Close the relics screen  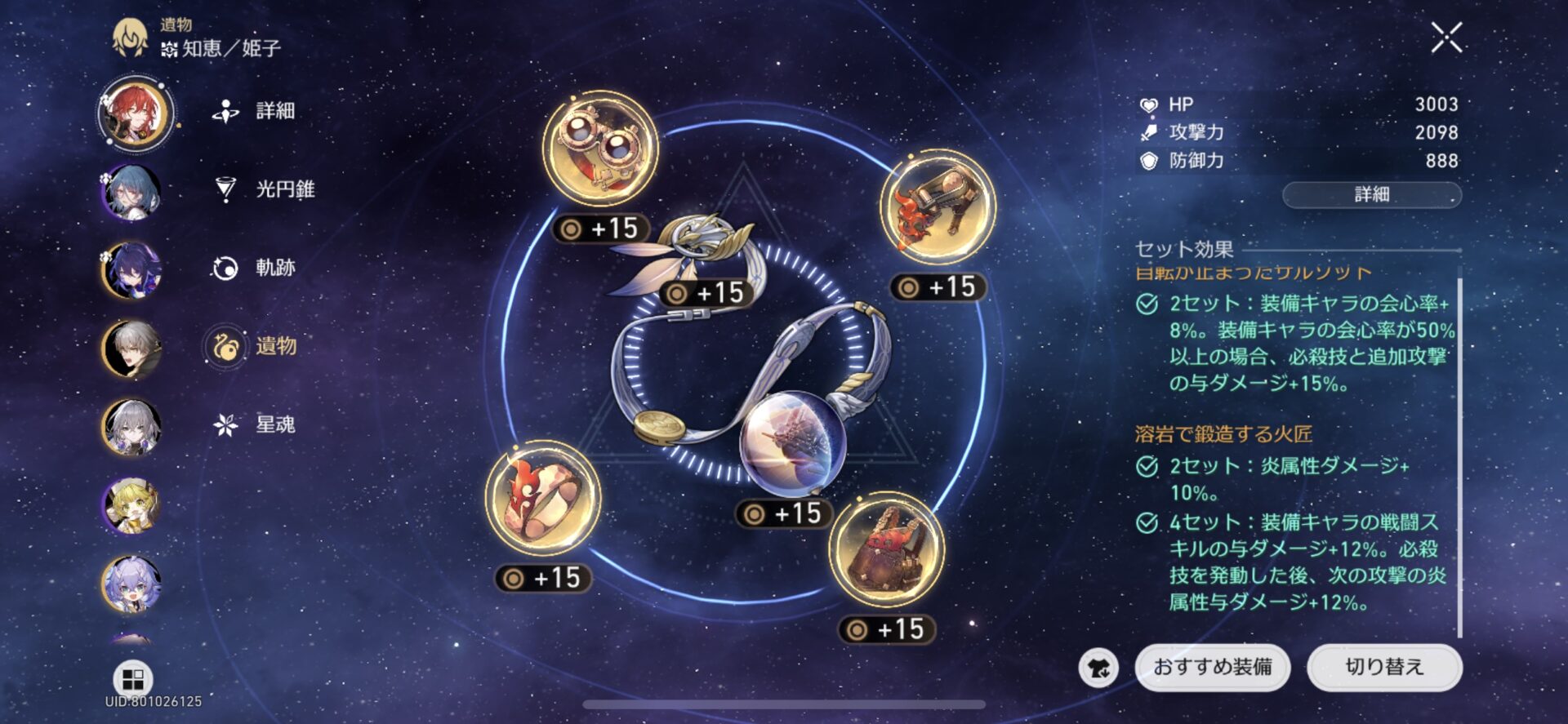point(1446,38)
